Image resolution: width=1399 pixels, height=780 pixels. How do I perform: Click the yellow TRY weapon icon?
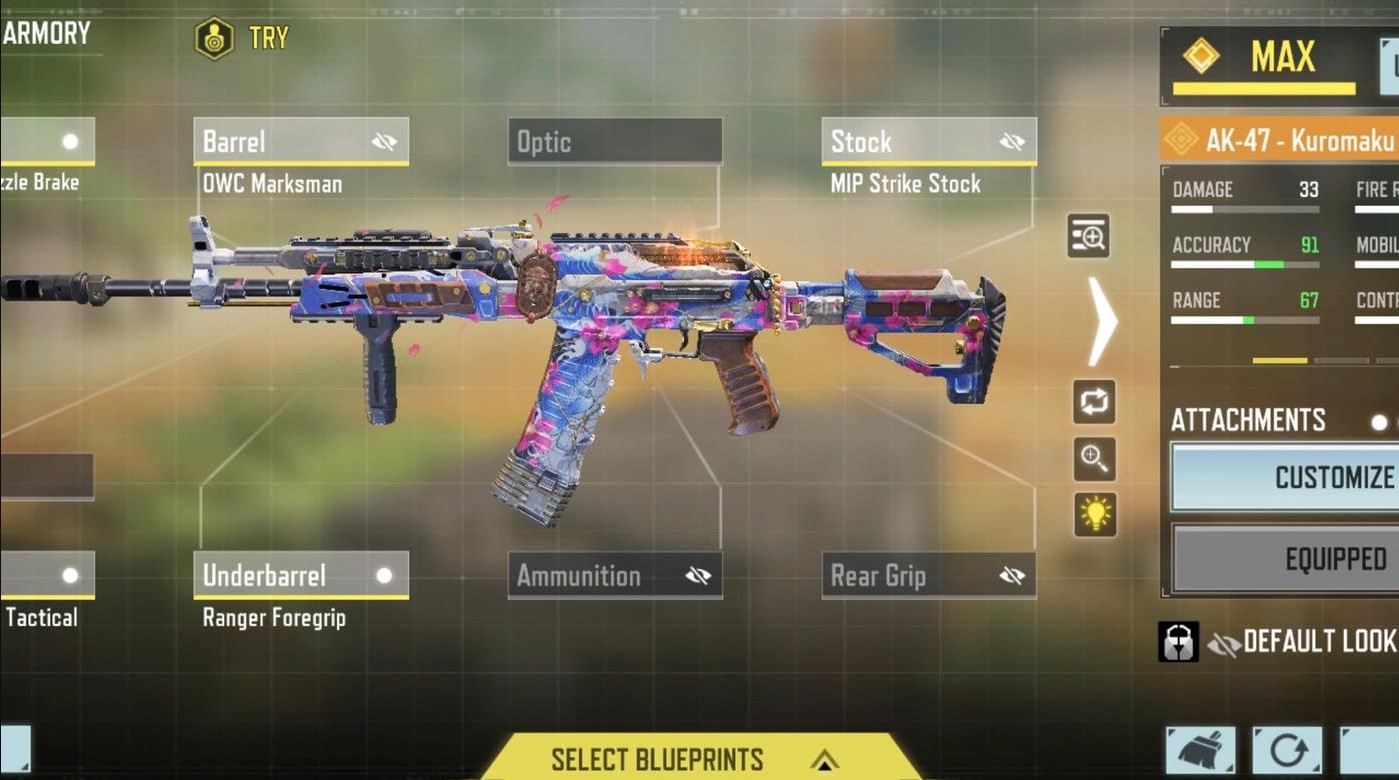pos(215,38)
